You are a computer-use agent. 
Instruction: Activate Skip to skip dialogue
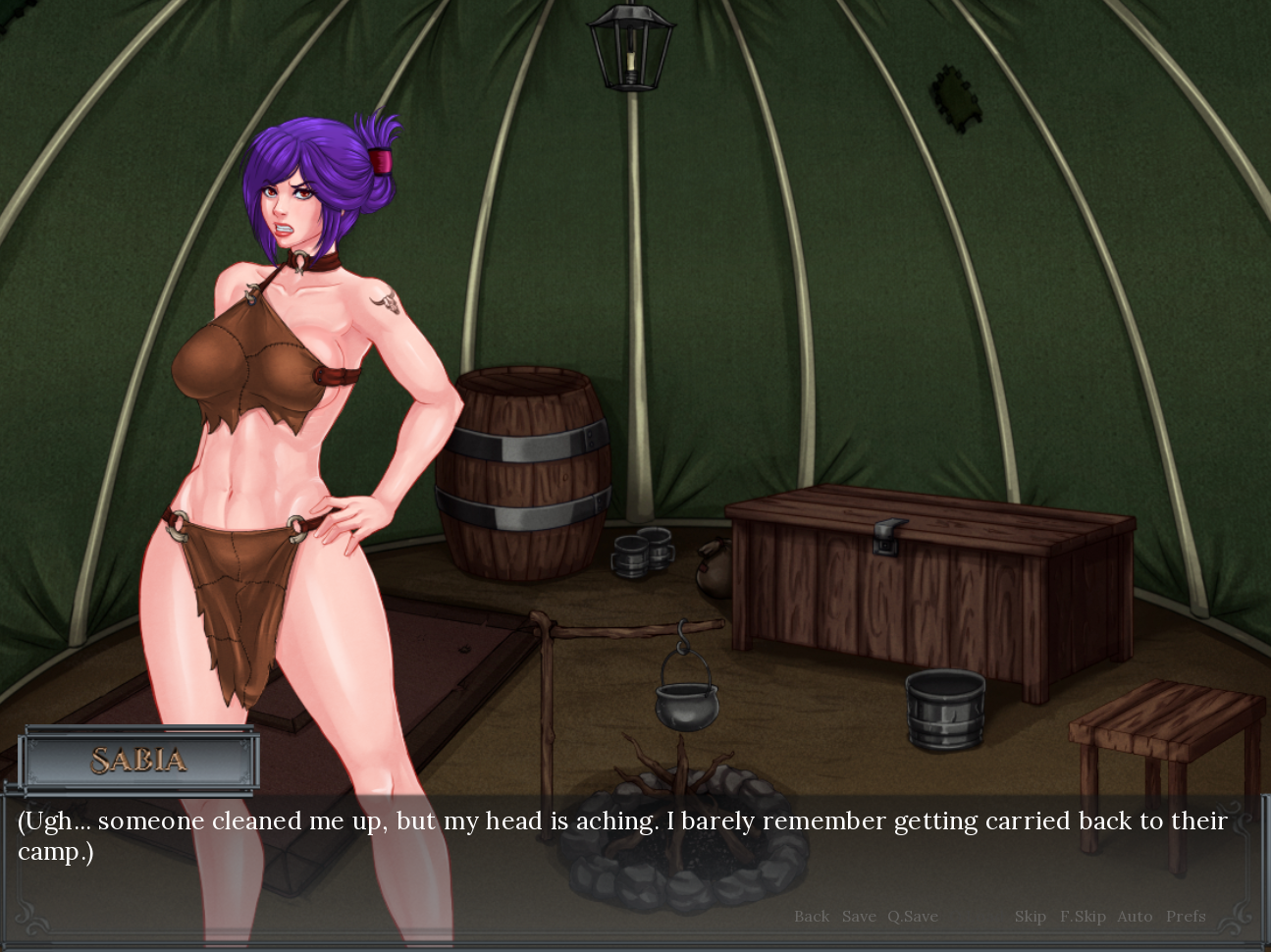(1030, 916)
